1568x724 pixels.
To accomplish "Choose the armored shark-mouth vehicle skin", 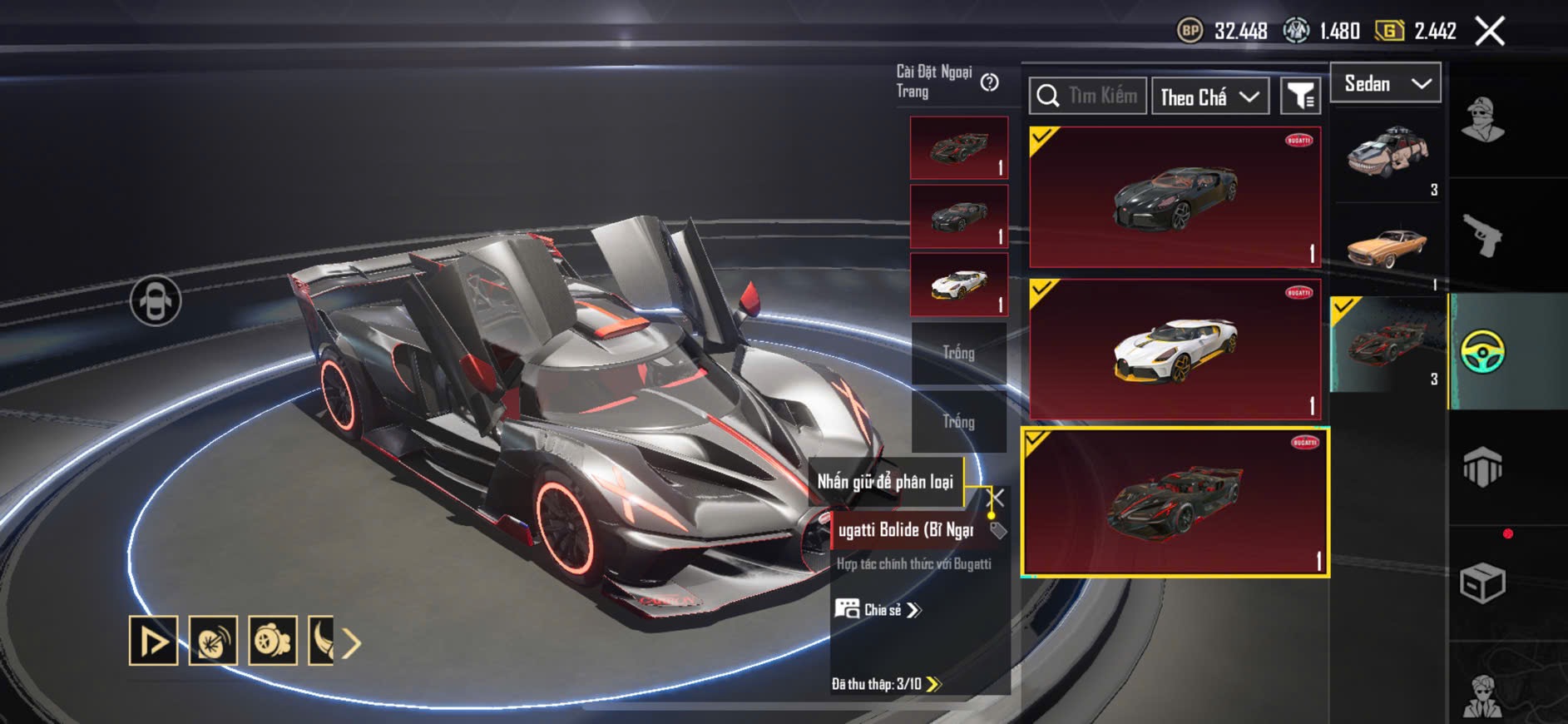I will (1387, 156).
